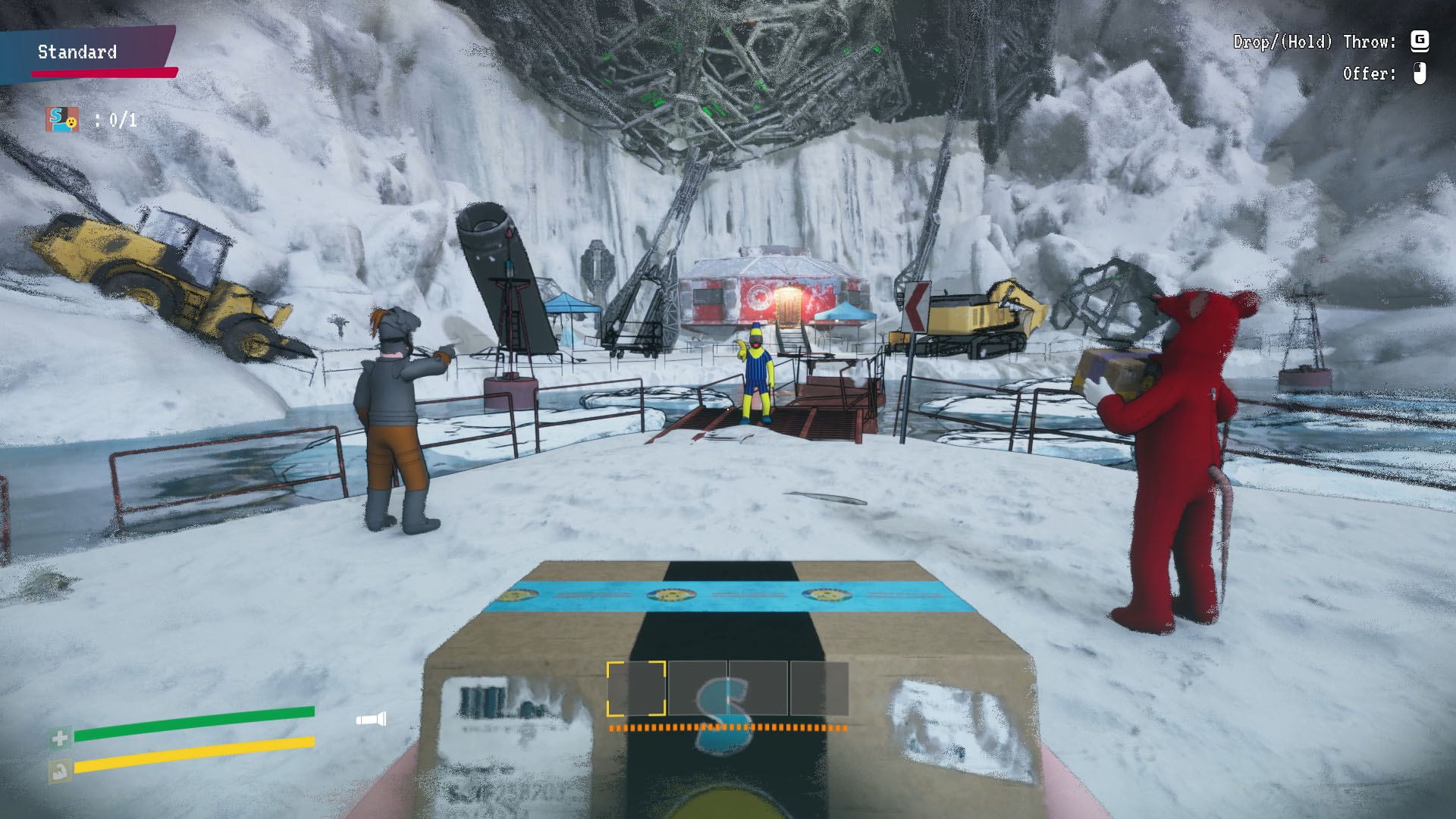Click the green health bar's plus icon
Image resolution: width=1456 pixels, height=819 pixels.
coord(60,736)
